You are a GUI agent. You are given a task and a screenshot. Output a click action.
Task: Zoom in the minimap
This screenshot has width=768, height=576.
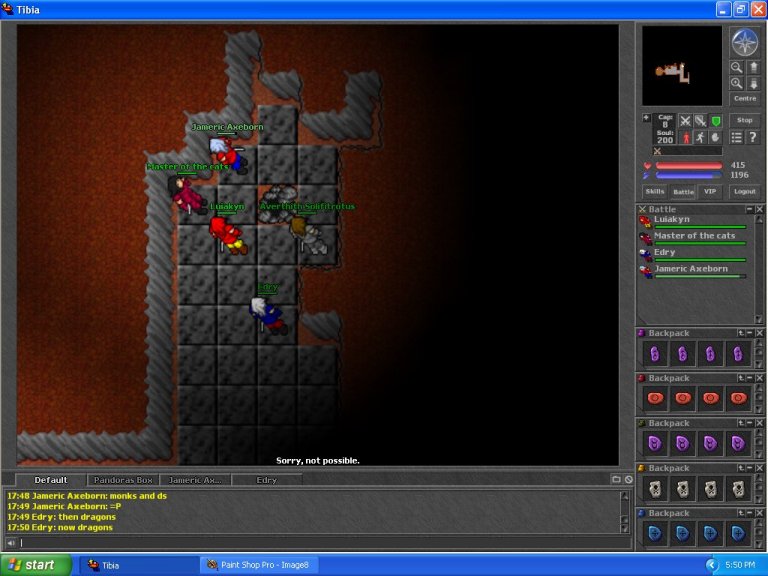tap(737, 83)
